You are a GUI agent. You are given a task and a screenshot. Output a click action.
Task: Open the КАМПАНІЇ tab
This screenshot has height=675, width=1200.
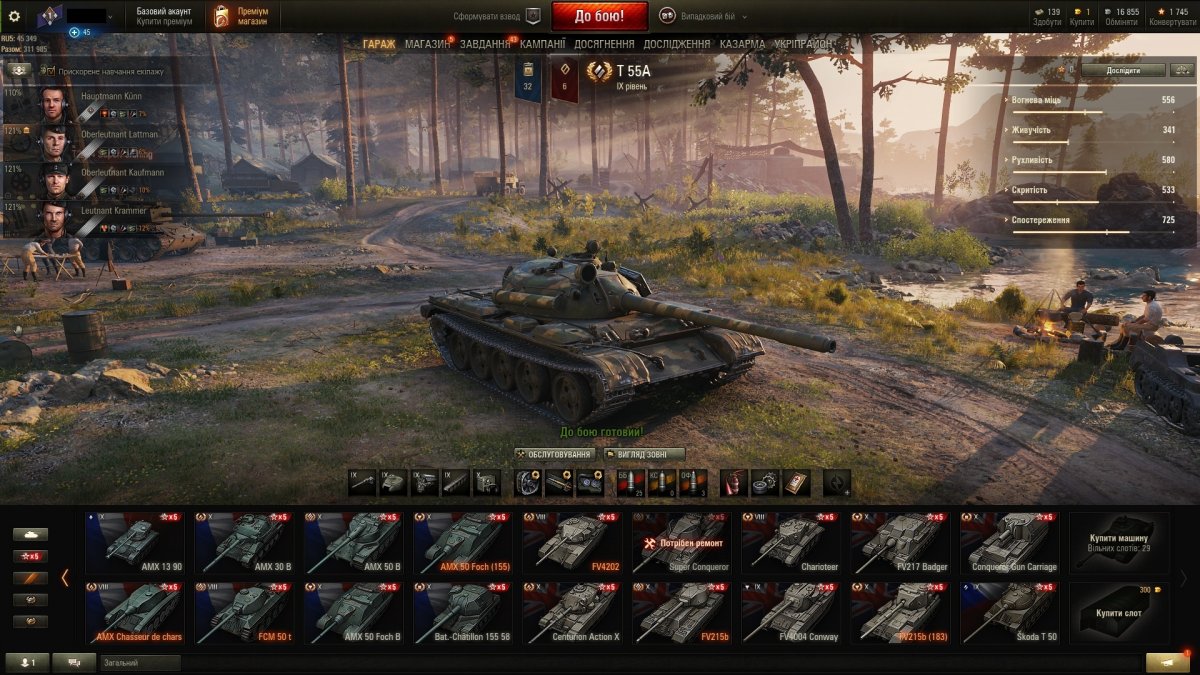(542, 45)
